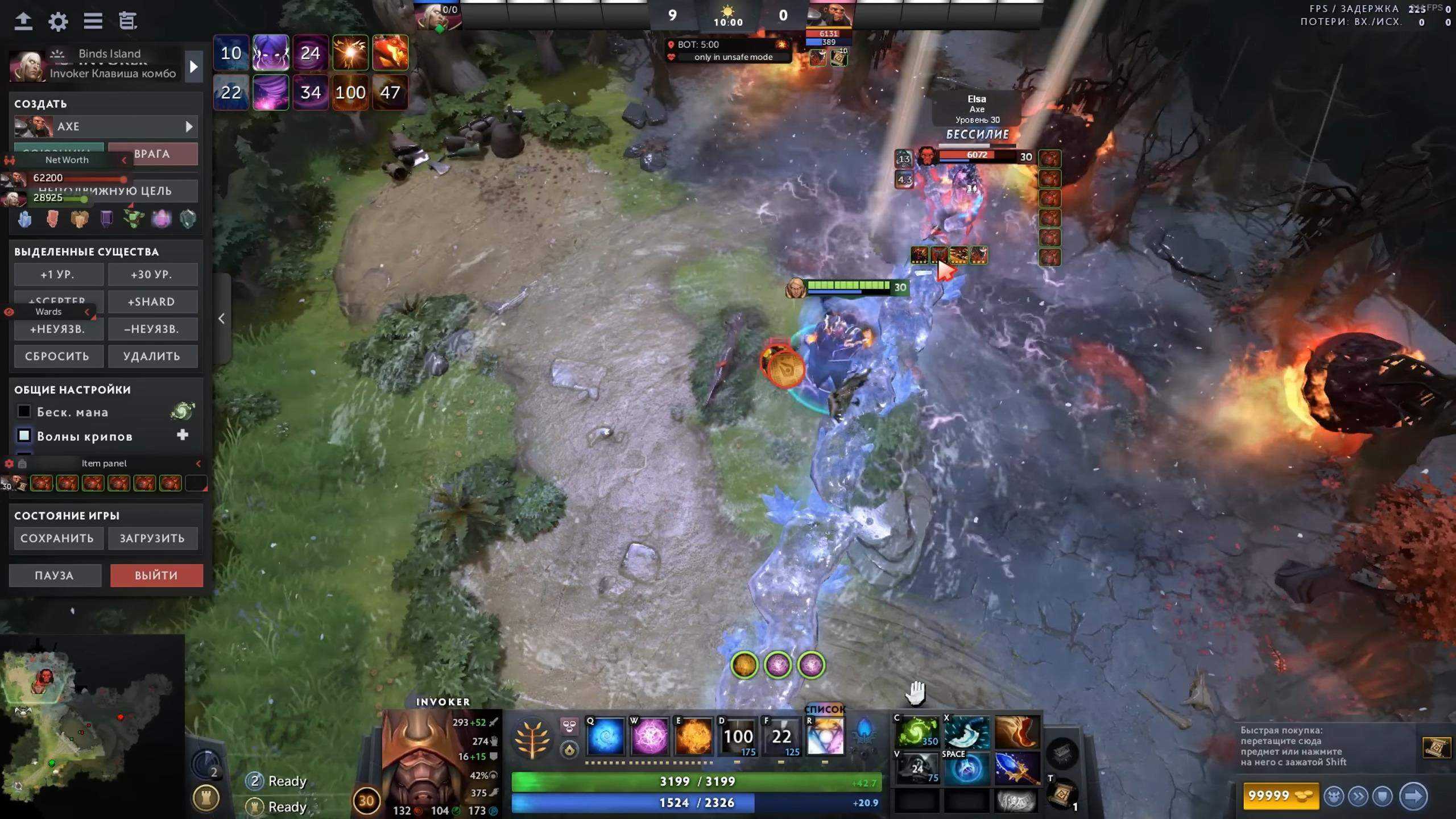Open the three-line hamburger menu
This screenshot has width=1456, height=819.
pos(93,22)
